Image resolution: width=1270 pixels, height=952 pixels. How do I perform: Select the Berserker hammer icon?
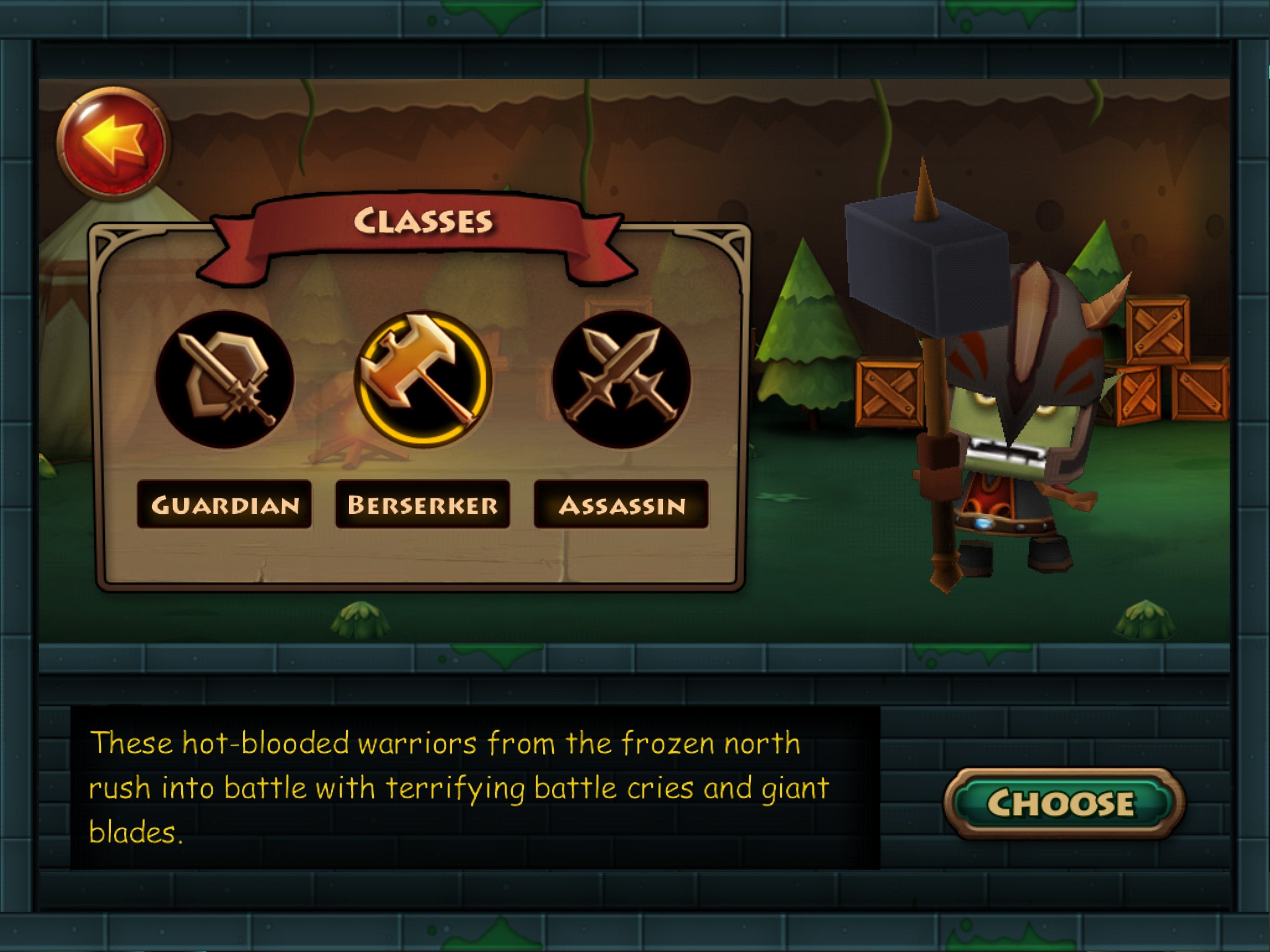[423, 380]
